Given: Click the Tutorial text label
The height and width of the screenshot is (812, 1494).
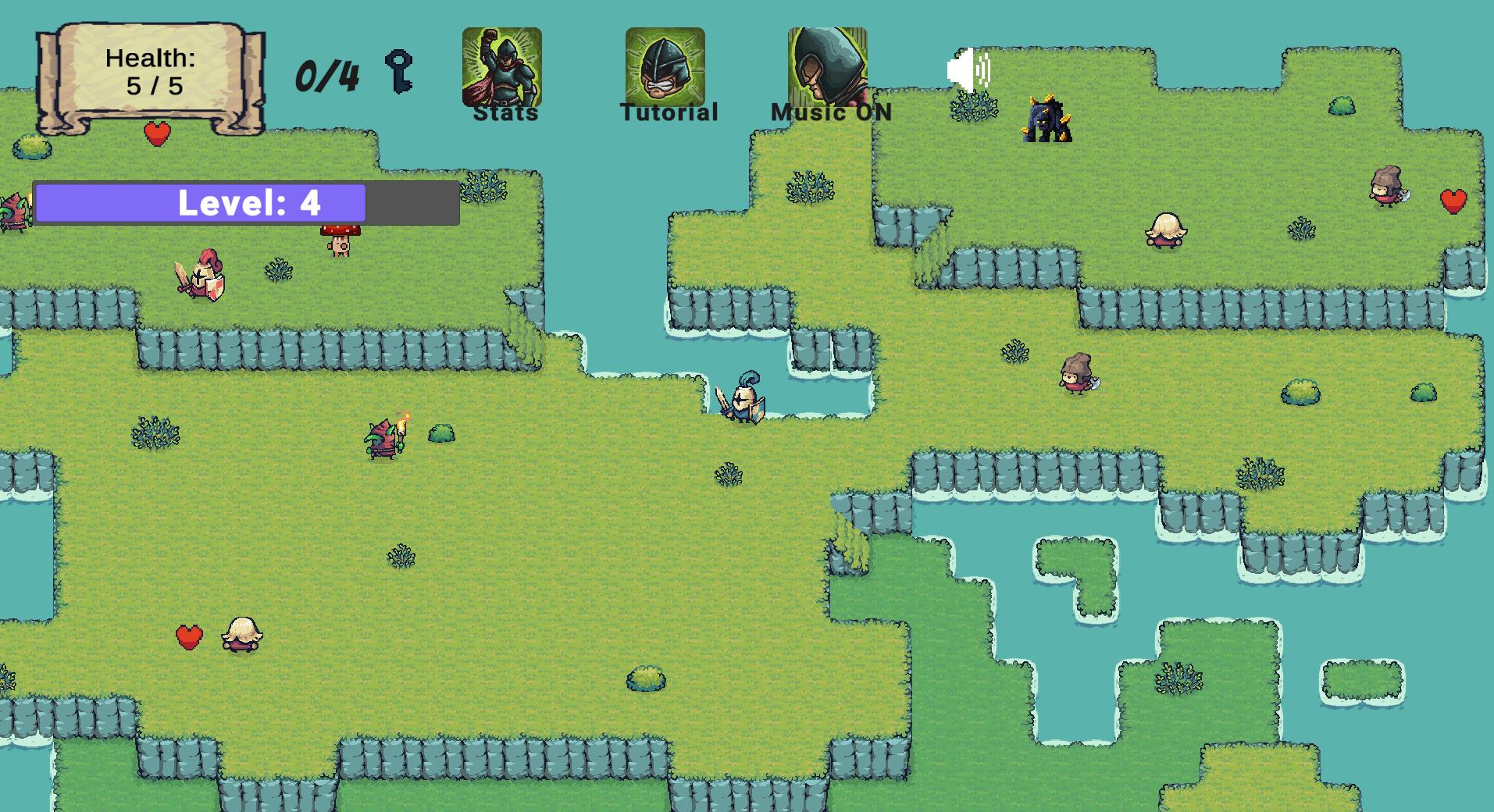Looking at the screenshot, I should pyautogui.click(x=667, y=111).
